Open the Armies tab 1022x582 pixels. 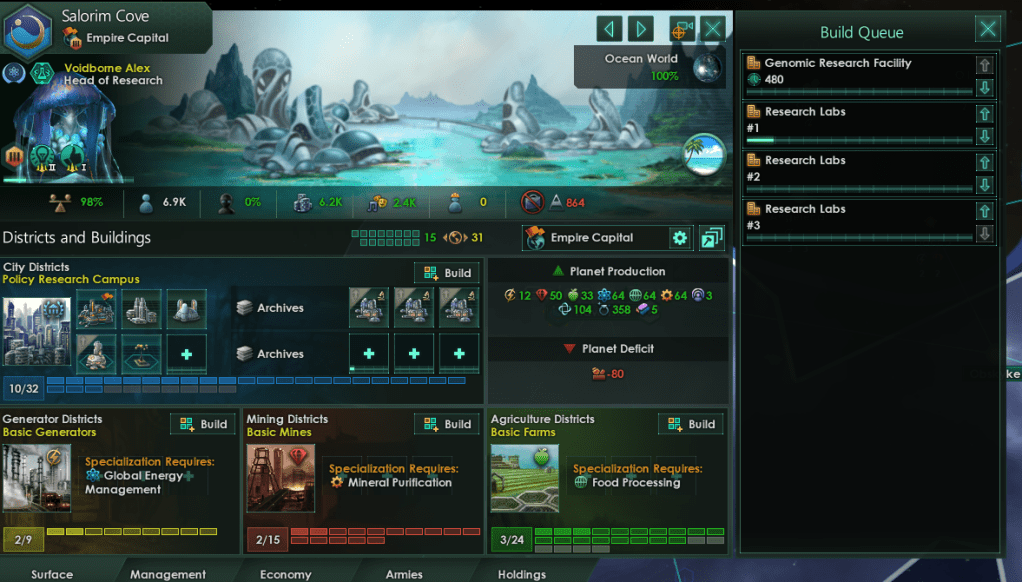[x=404, y=574]
